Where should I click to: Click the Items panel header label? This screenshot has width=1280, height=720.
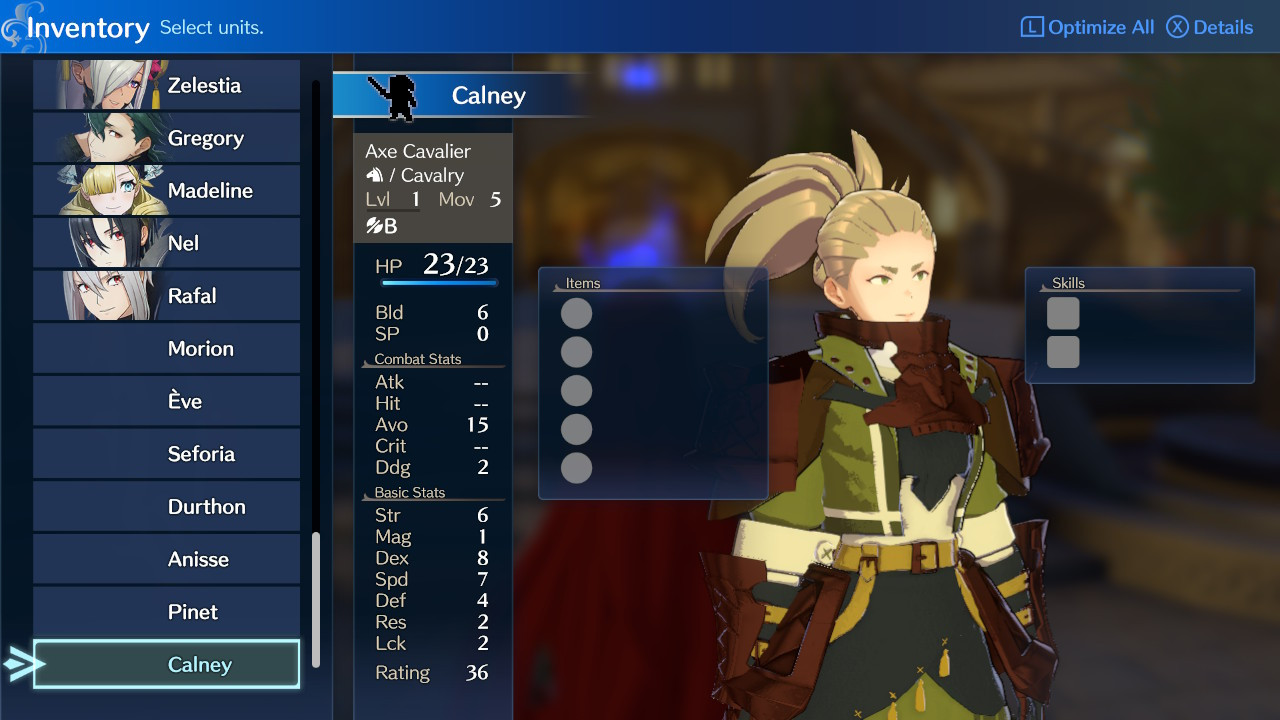coord(582,283)
